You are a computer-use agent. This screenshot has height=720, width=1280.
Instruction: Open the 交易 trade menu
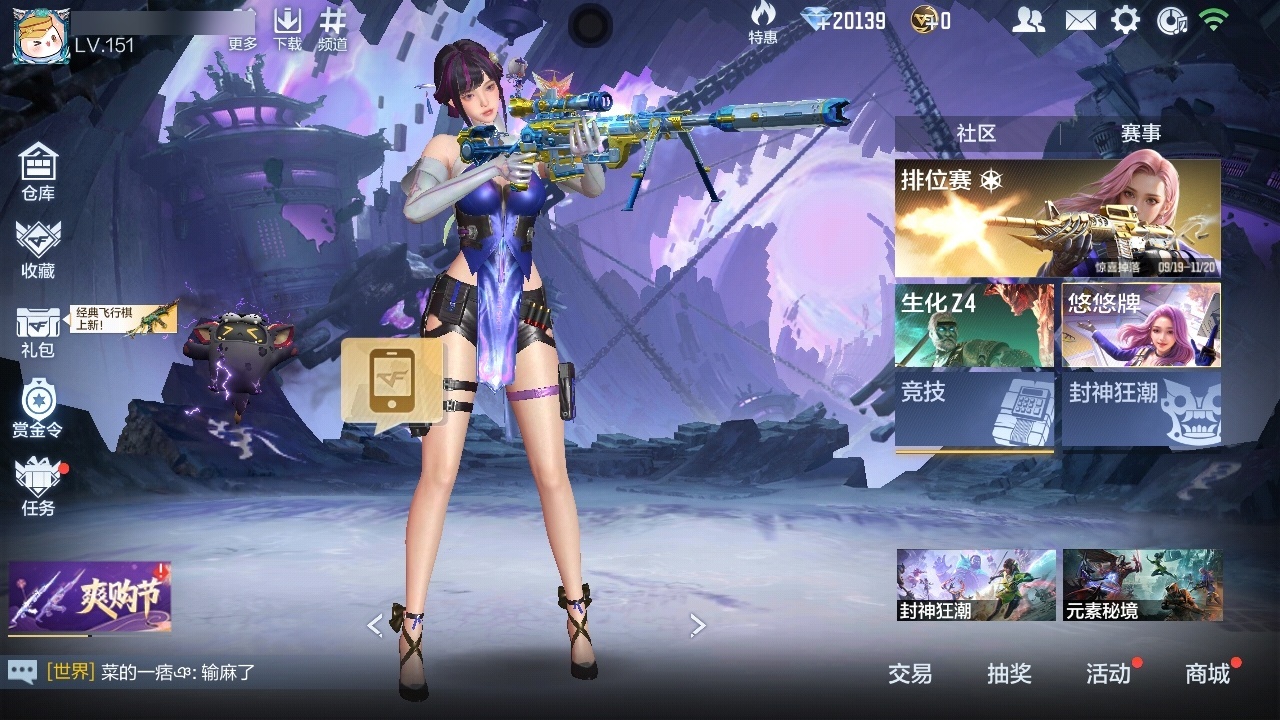click(x=910, y=674)
